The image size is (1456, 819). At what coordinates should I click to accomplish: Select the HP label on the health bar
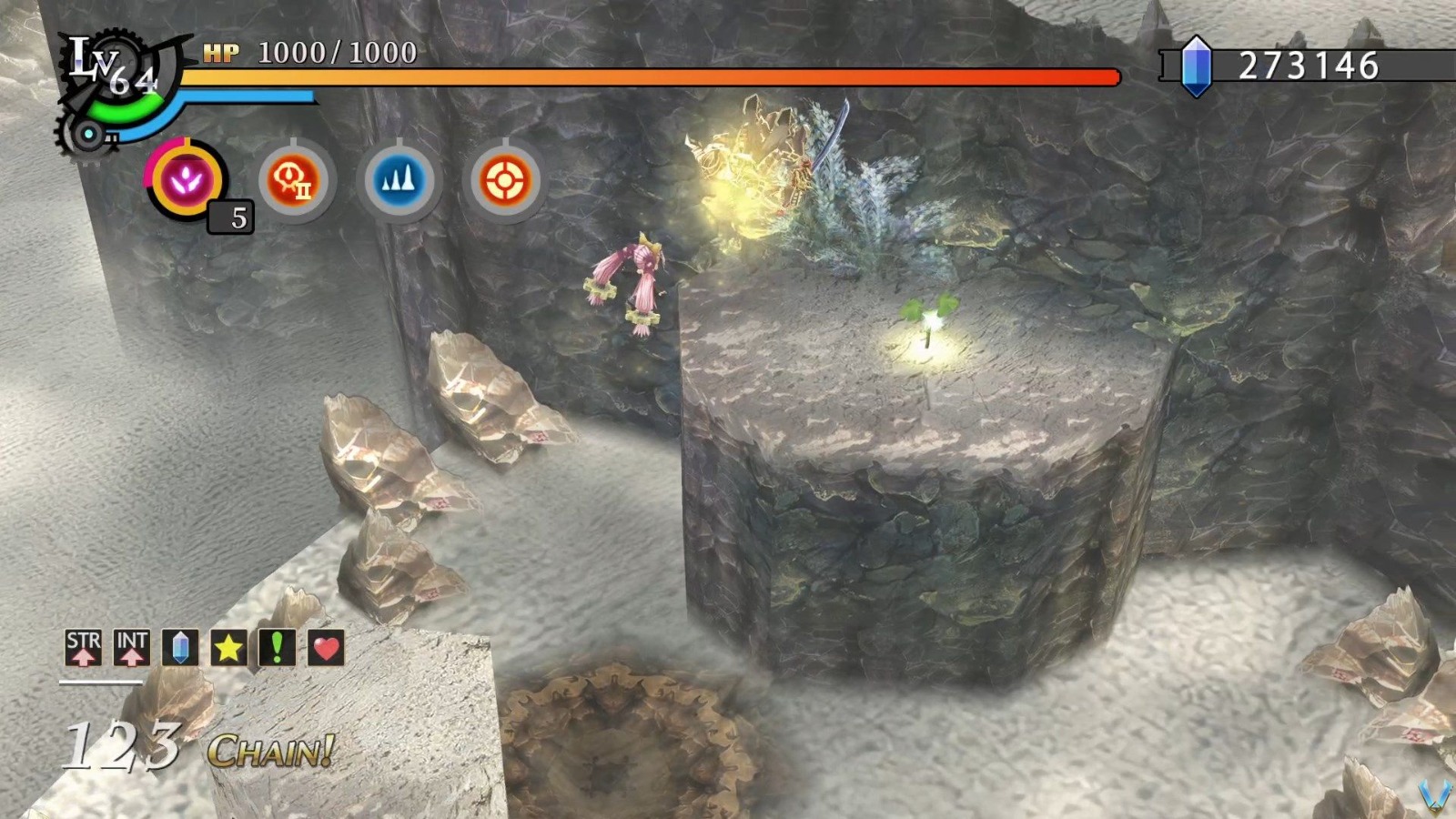tap(223, 55)
